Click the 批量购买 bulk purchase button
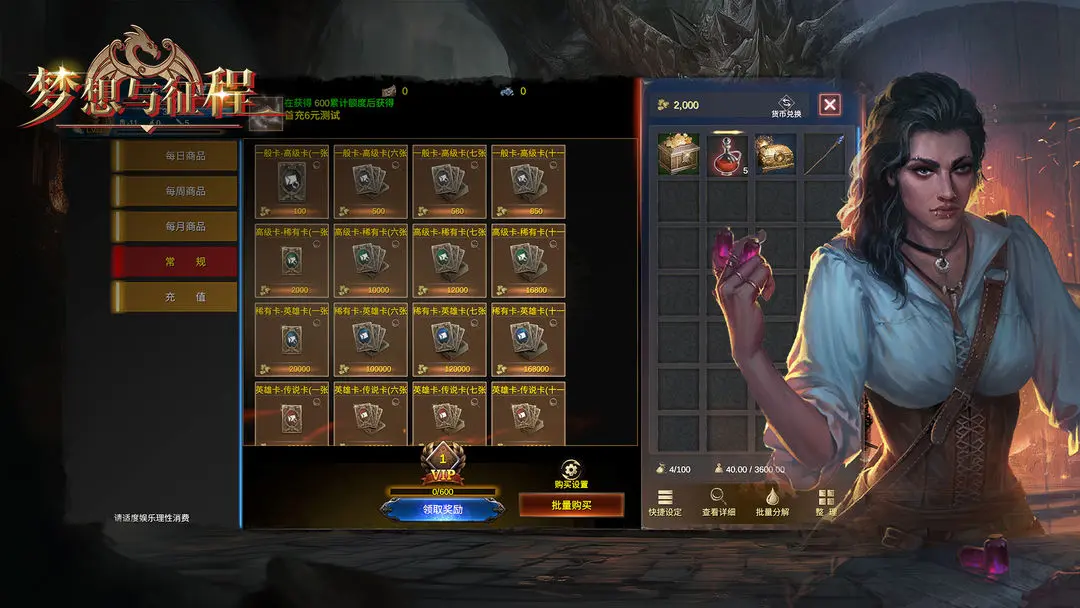1080x608 pixels. tap(571, 506)
